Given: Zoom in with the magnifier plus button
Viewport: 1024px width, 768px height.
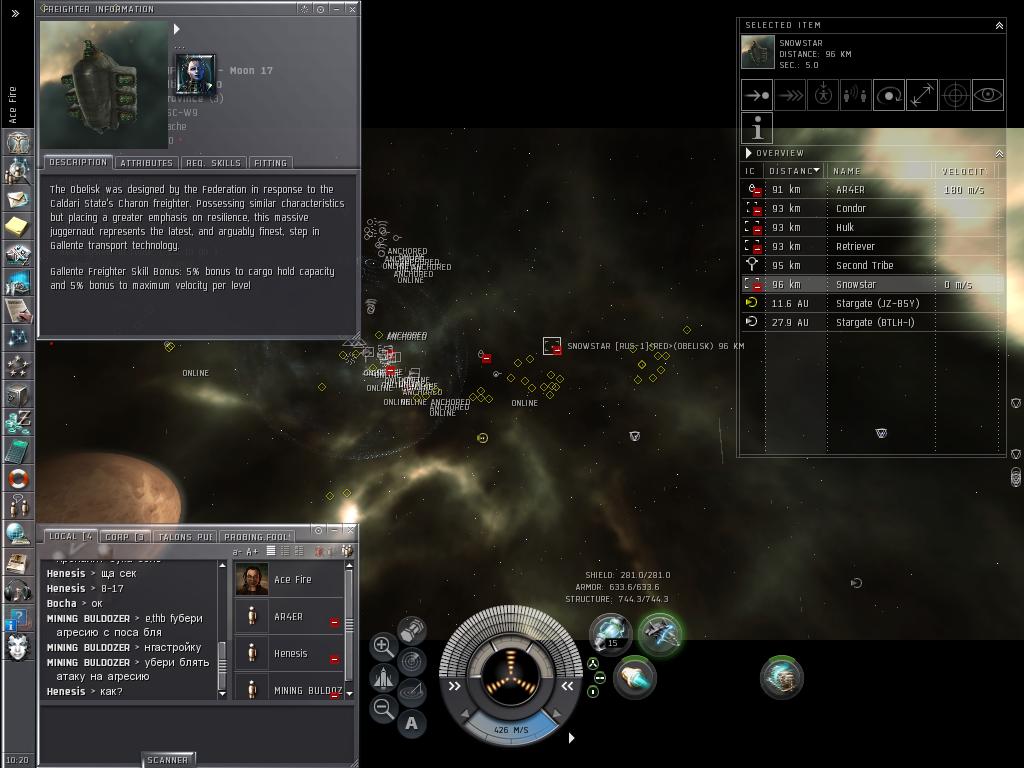Looking at the screenshot, I should 383,646.
